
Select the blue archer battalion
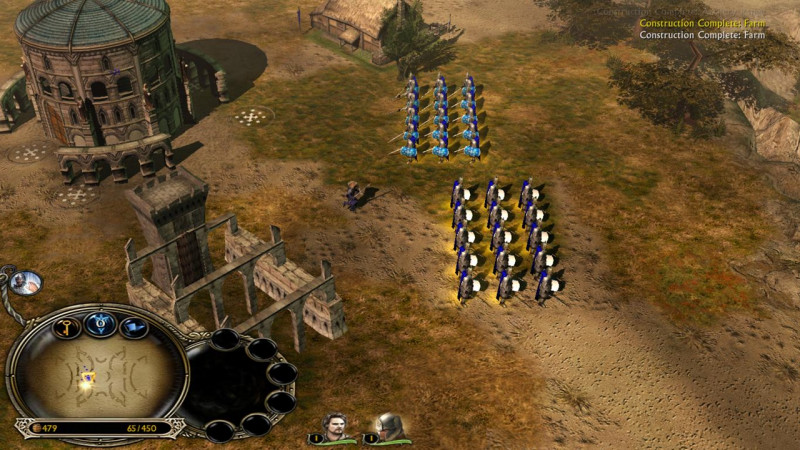click(x=440, y=118)
